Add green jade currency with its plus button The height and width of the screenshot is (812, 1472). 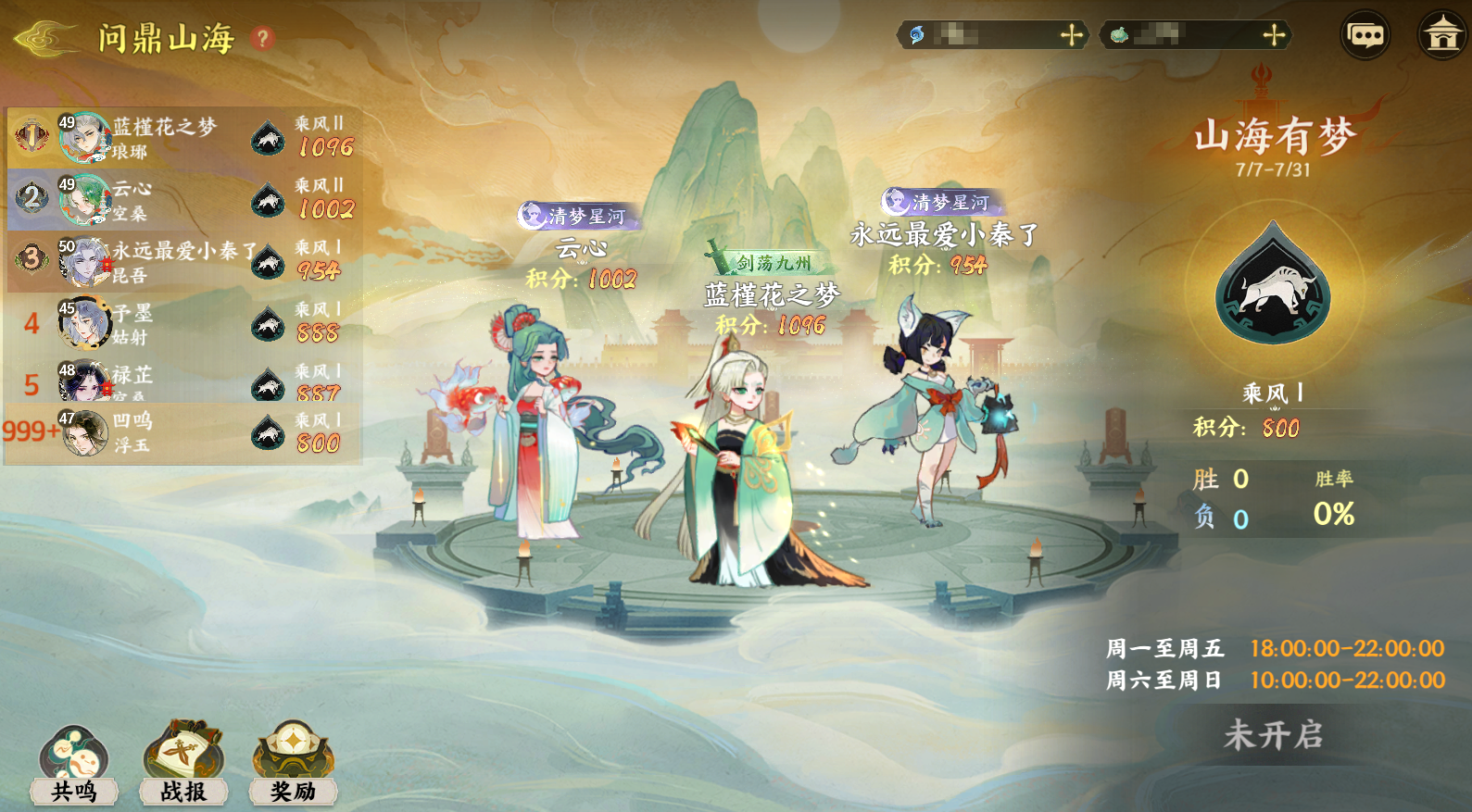click(1275, 35)
